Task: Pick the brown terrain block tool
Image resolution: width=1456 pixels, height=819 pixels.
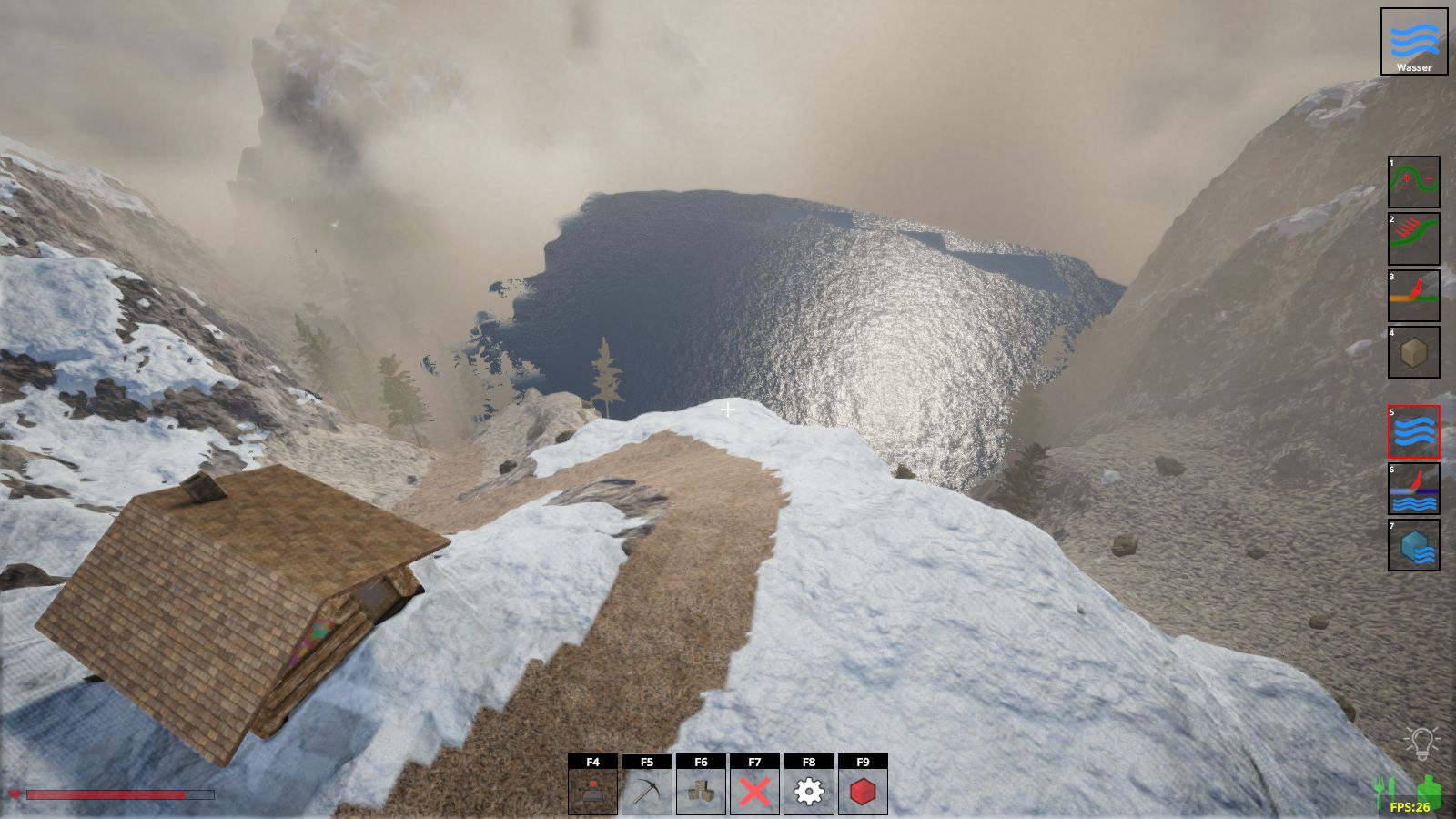Action: coord(1413,352)
